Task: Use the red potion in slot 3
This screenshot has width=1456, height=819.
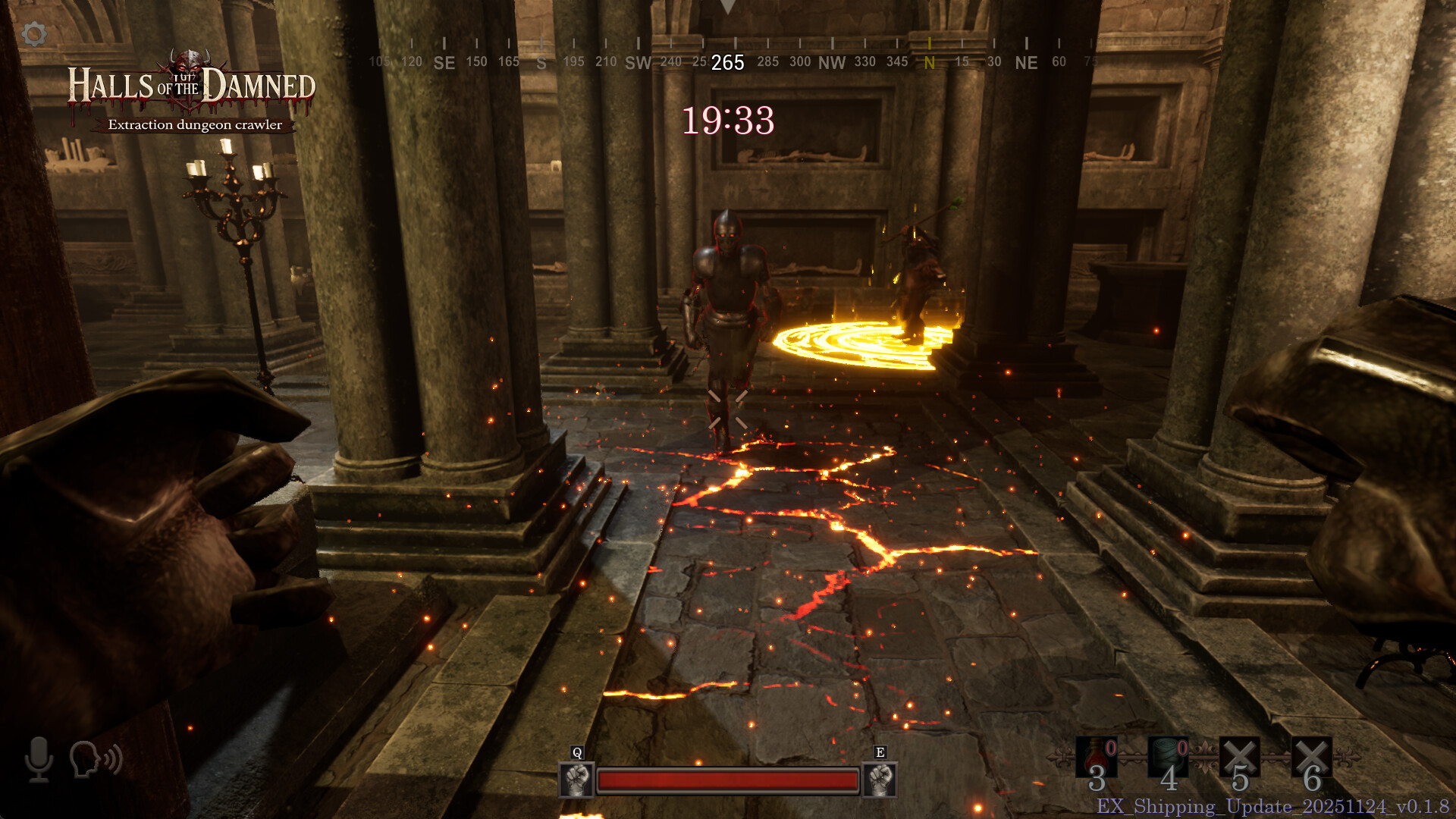Action: (1097, 758)
